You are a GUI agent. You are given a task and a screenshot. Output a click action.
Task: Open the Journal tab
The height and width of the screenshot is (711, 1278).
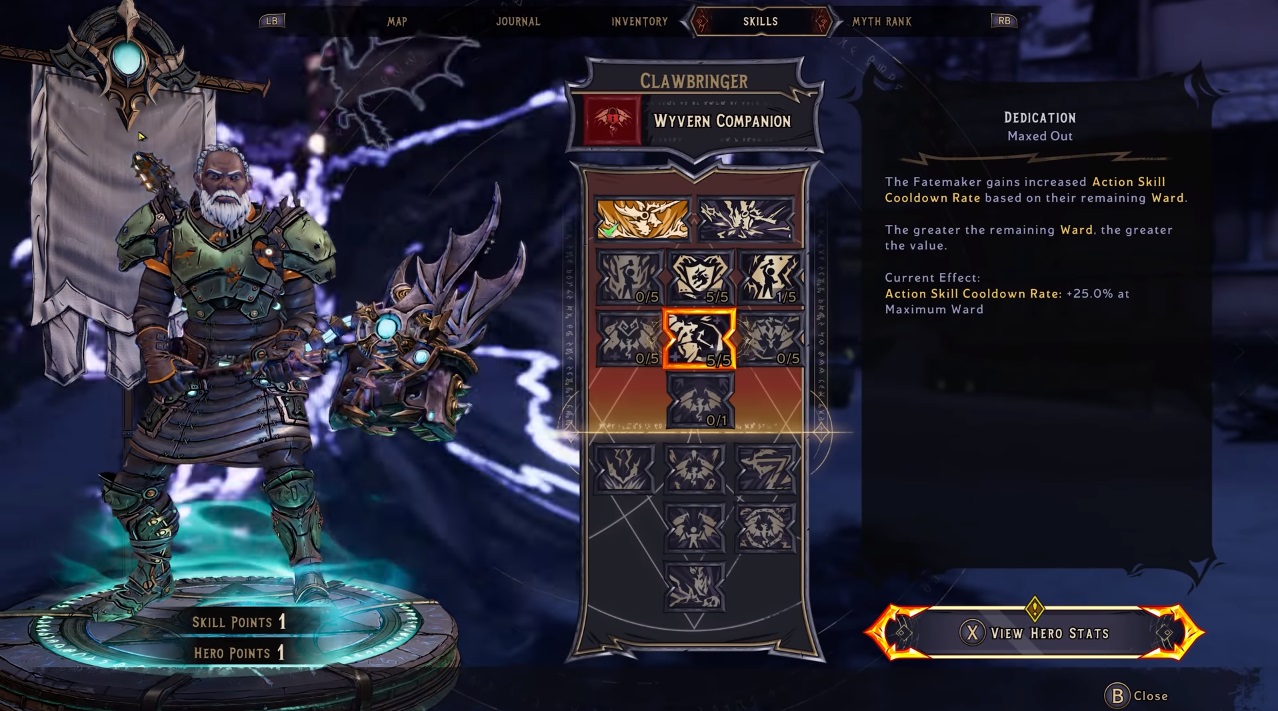point(518,21)
